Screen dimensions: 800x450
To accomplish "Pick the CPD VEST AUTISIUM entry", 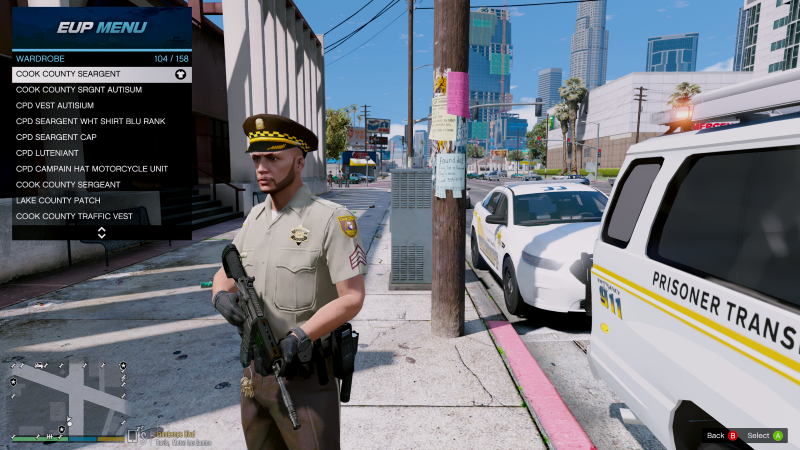I will 100,105.
